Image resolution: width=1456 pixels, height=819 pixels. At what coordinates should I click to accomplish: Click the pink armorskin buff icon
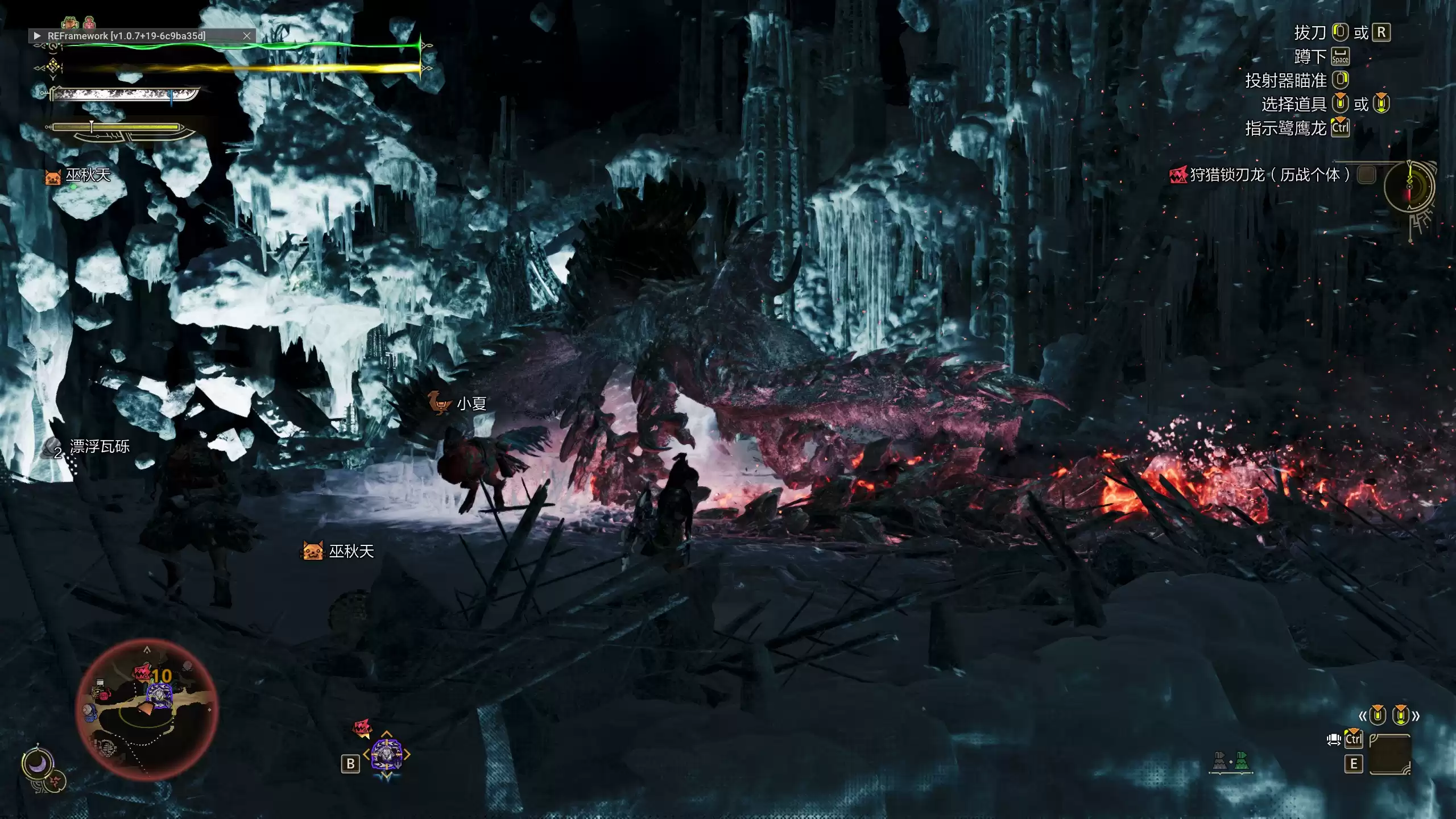pos(89,23)
